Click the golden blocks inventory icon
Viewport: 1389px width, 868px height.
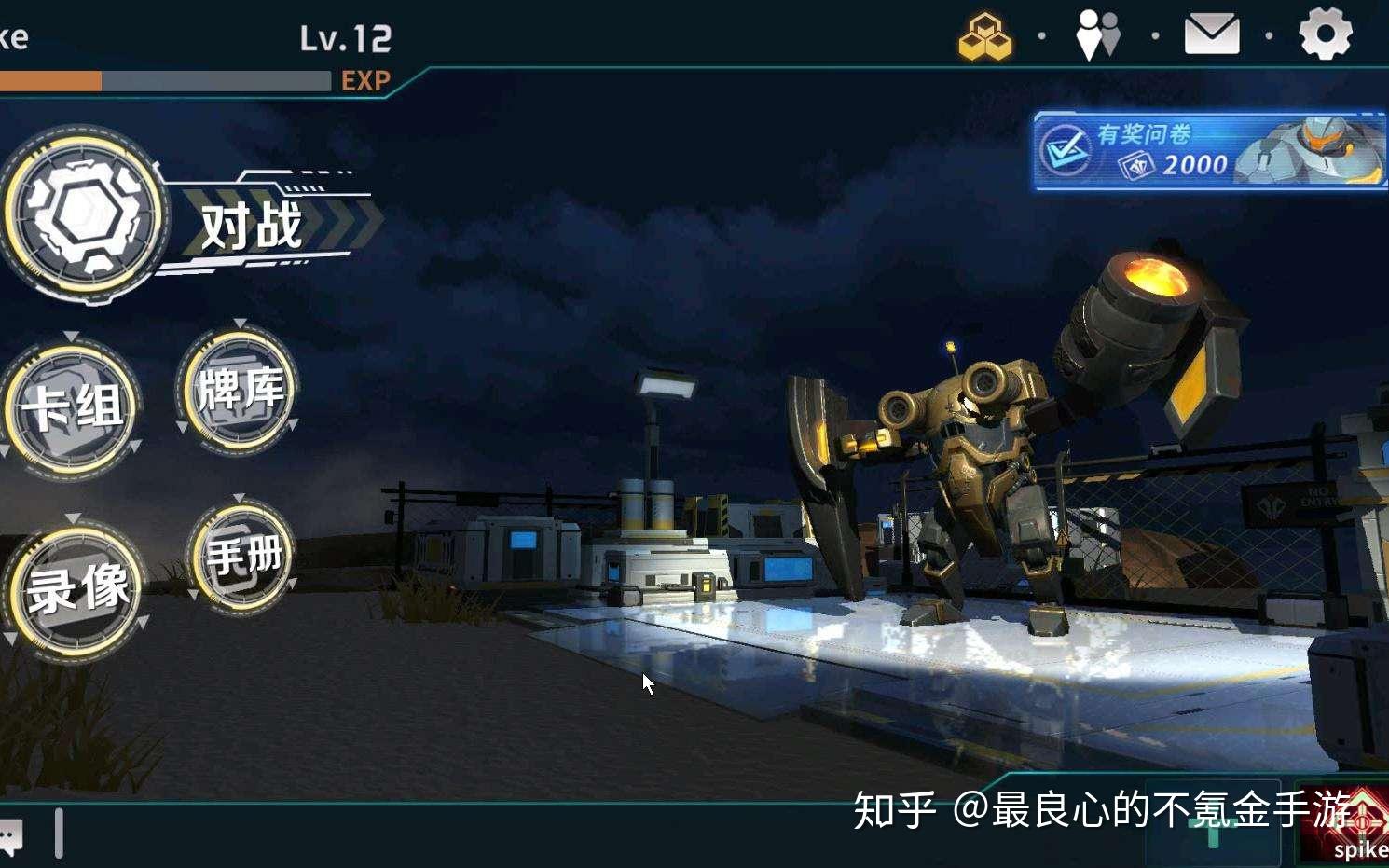(x=983, y=37)
